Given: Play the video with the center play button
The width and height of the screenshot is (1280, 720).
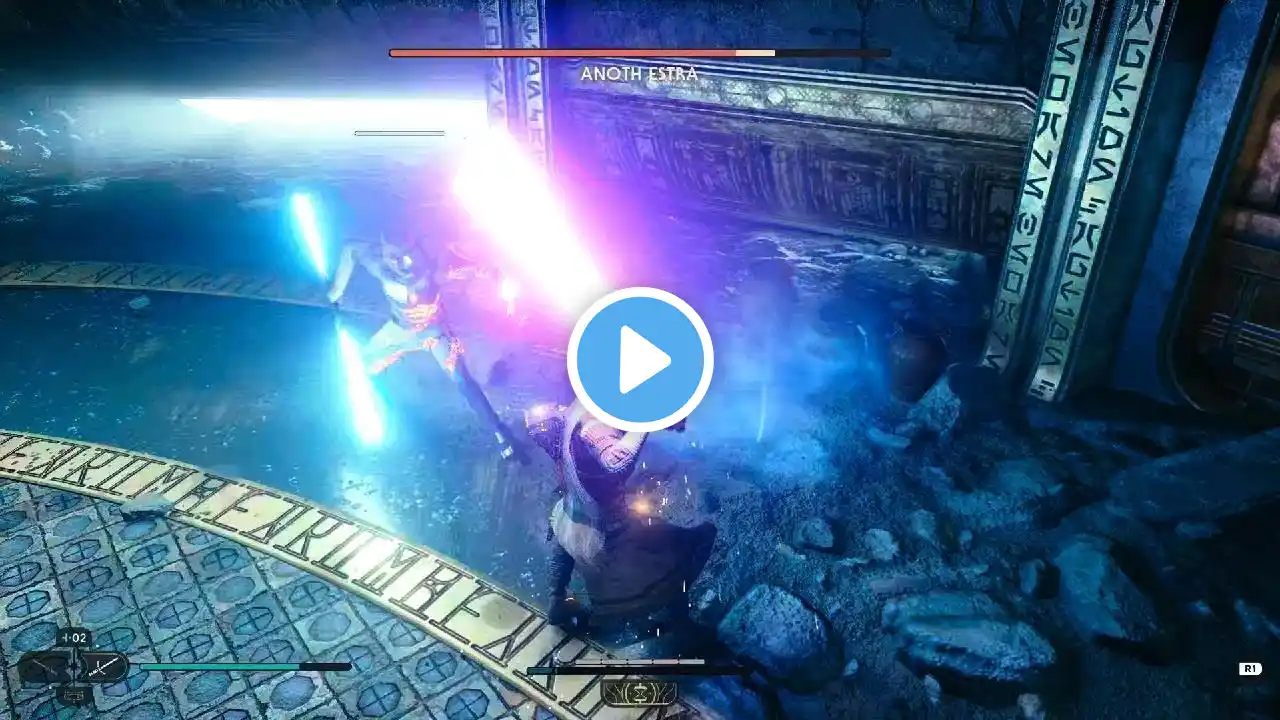Looking at the screenshot, I should click(x=640, y=360).
